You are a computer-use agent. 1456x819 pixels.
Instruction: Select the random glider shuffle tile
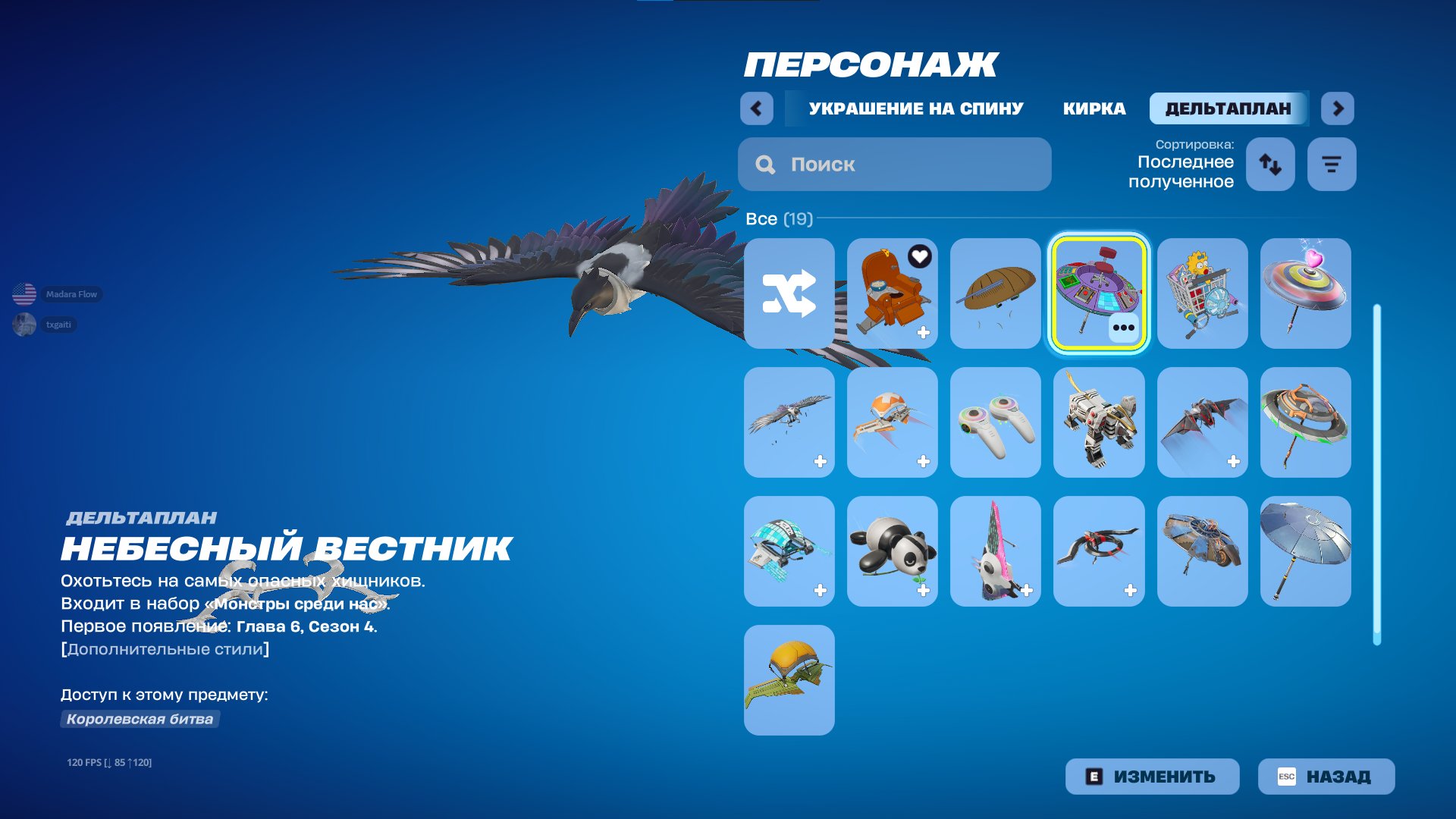coord(789,294)
